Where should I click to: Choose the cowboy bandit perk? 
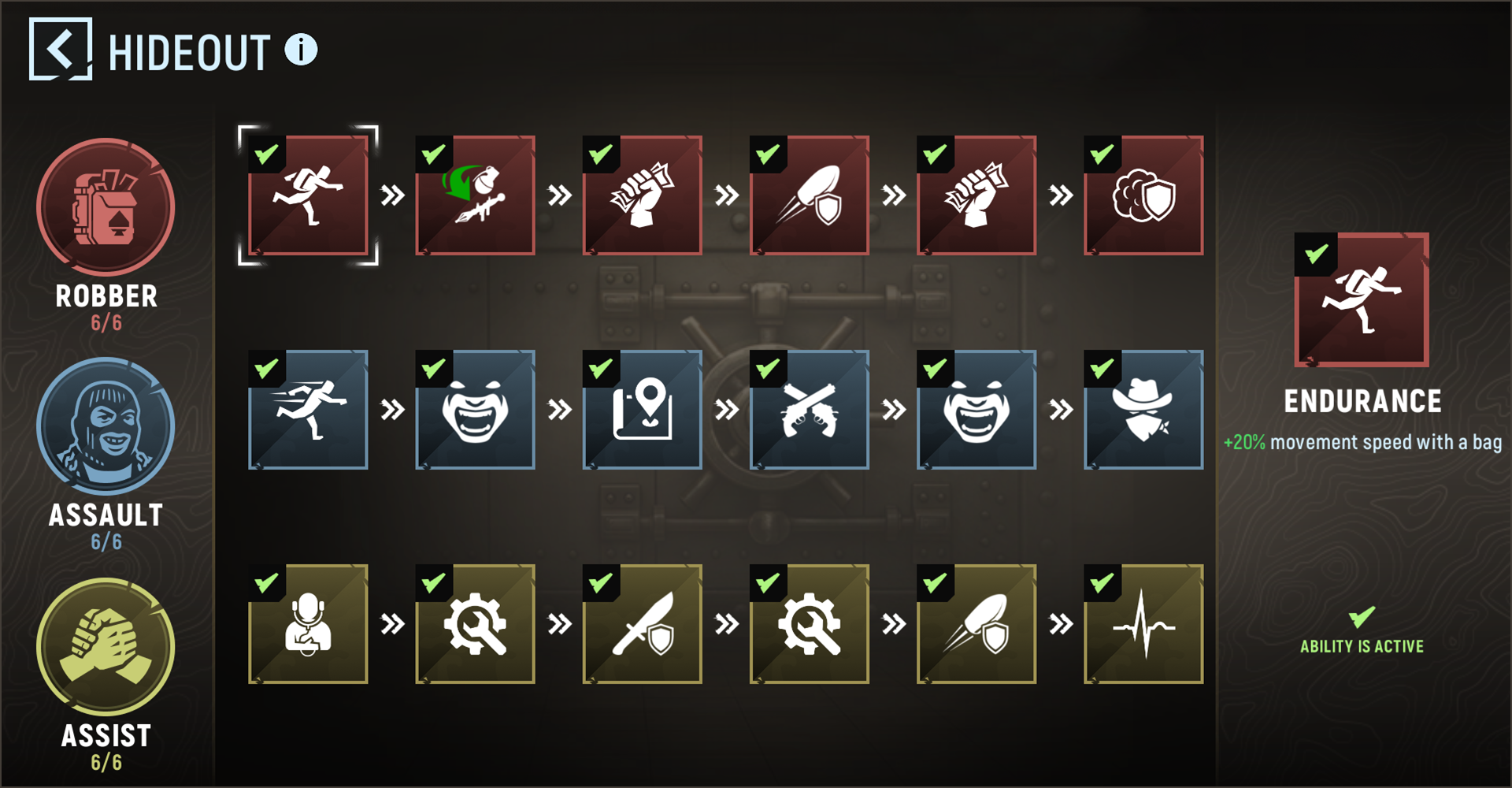click(1143, 410)
